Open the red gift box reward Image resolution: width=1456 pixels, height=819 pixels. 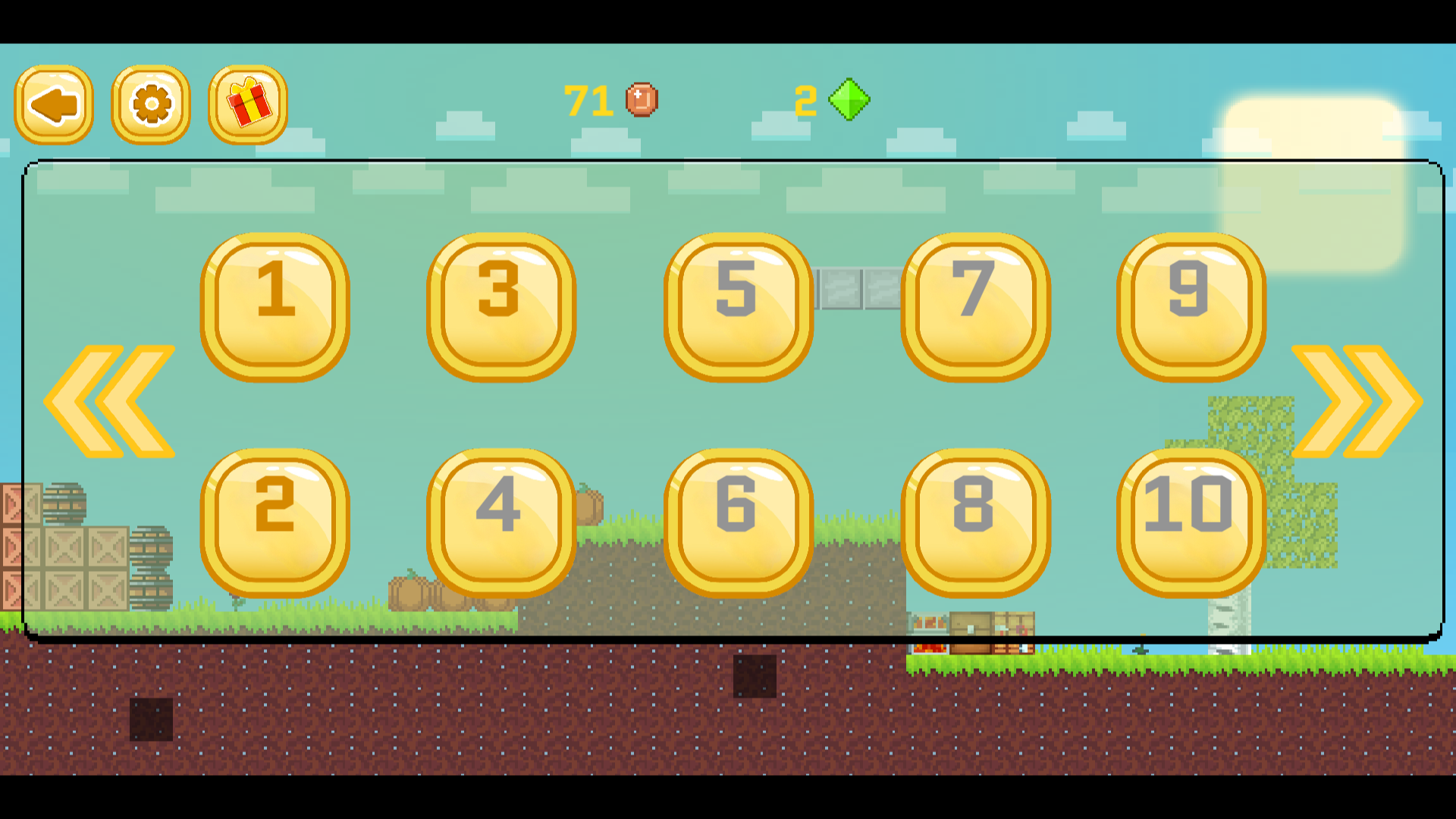(x=248, y=105)
